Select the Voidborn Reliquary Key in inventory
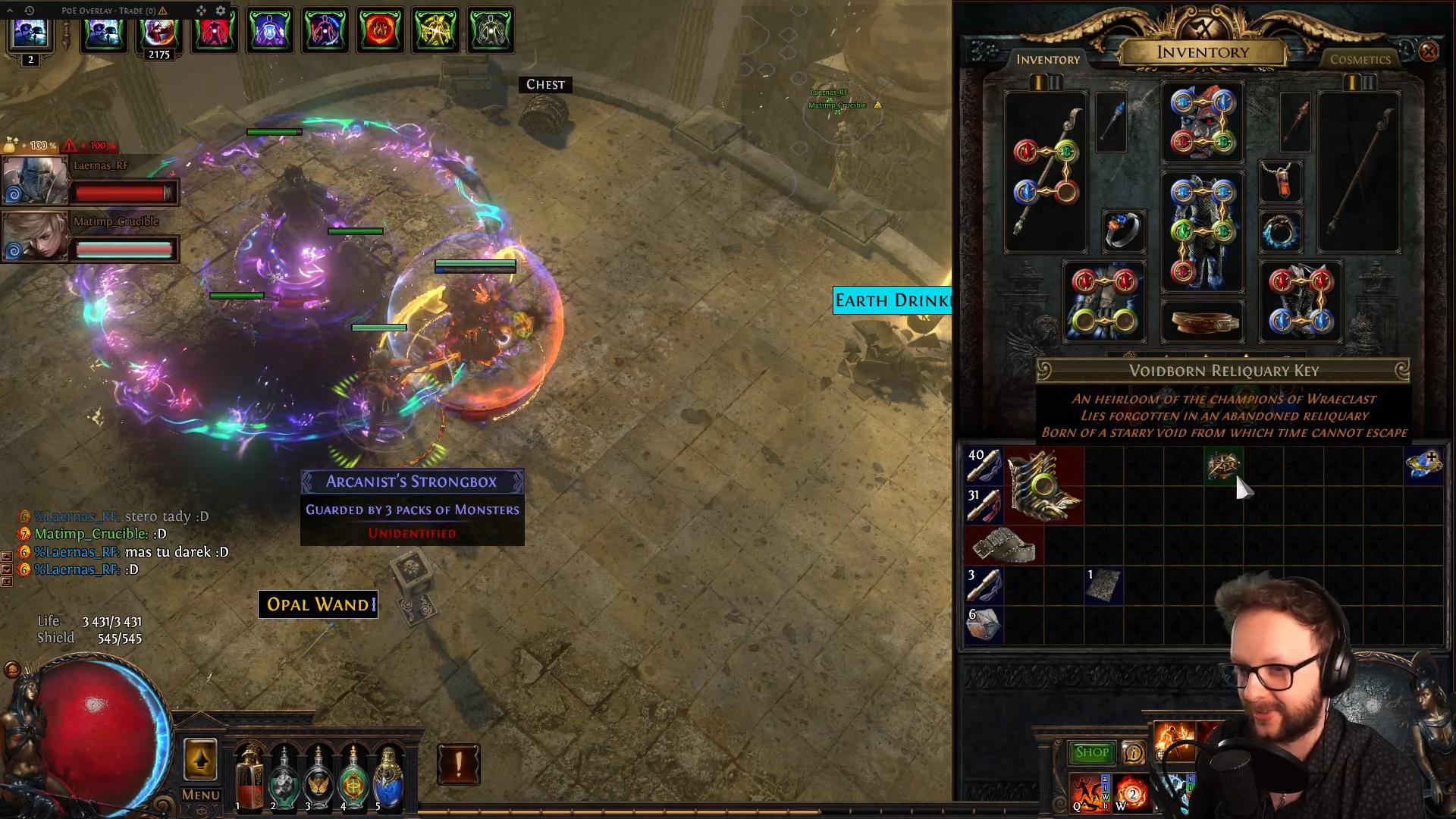This screenshot has width=1456, height=819. point(1222,465)
